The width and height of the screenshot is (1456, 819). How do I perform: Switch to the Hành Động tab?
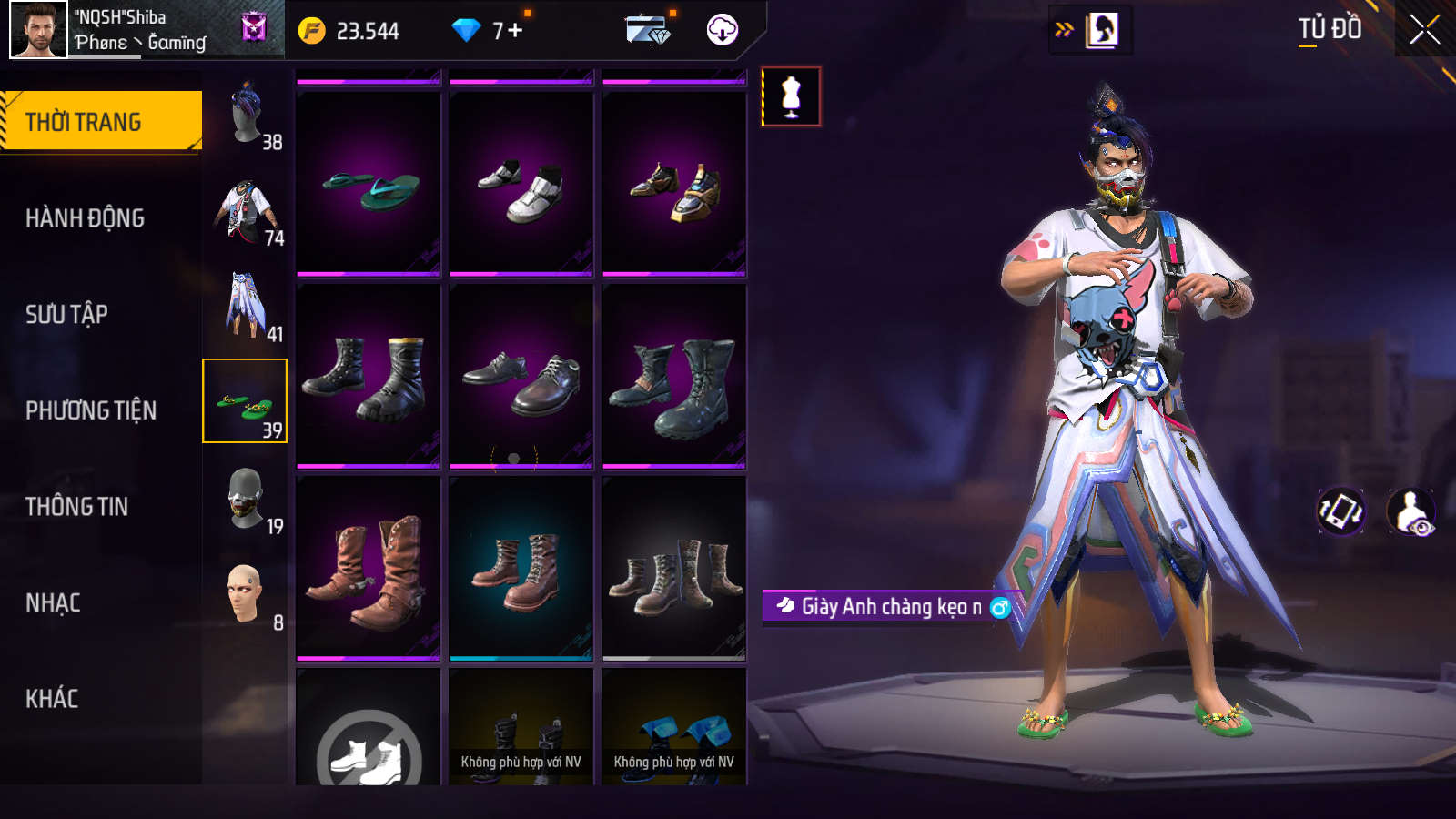(85, 218)
